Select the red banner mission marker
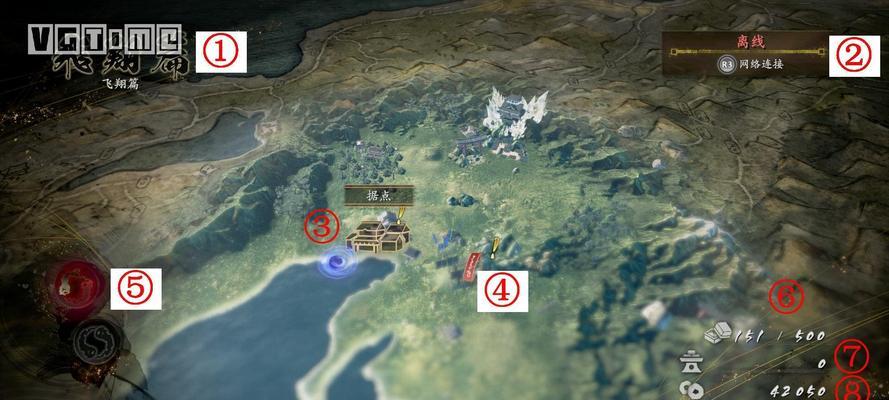889x400 pixels. (x=471, y=266)
